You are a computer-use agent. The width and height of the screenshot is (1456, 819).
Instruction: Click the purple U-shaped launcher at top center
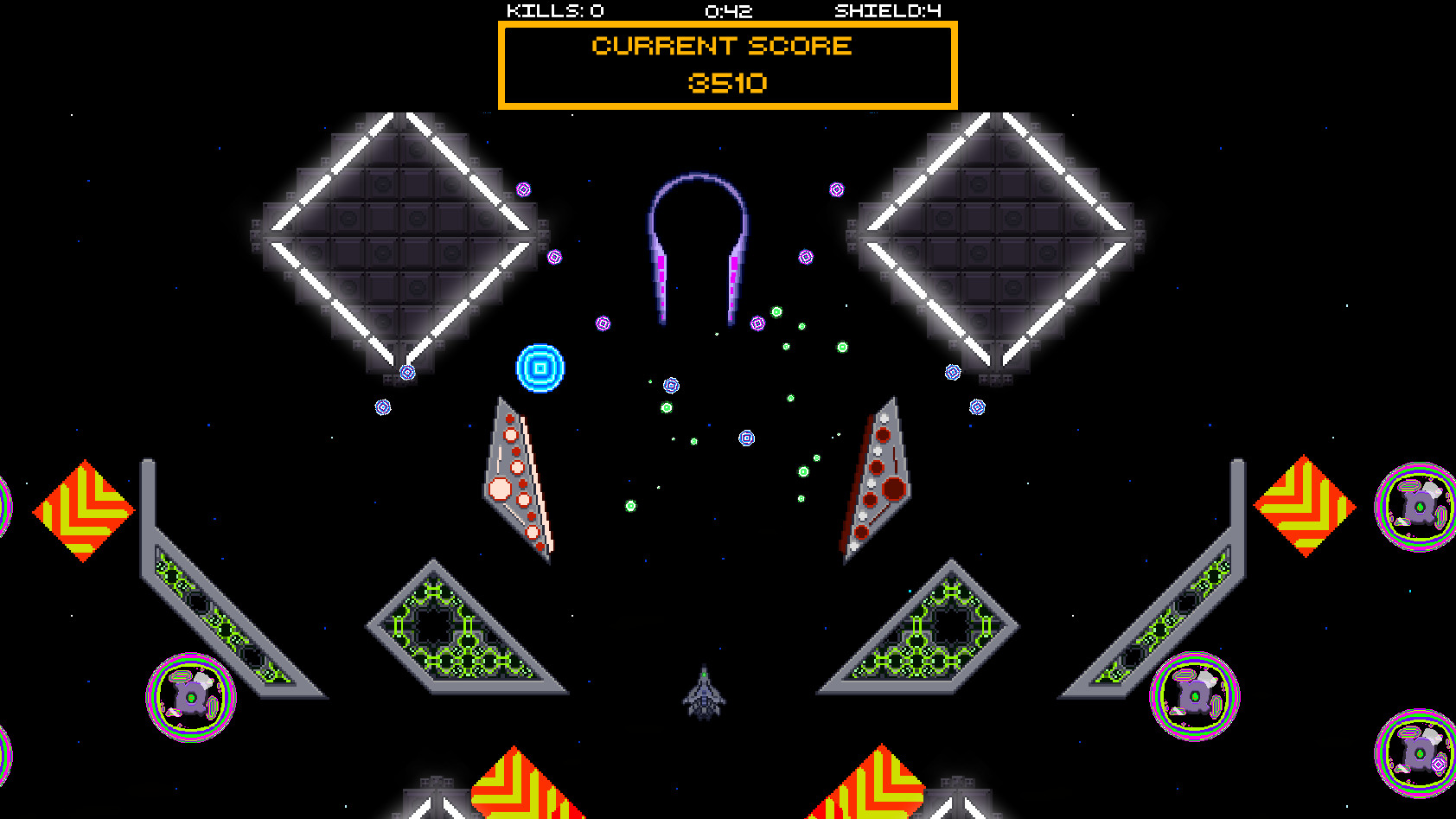[x=699, y=242]
